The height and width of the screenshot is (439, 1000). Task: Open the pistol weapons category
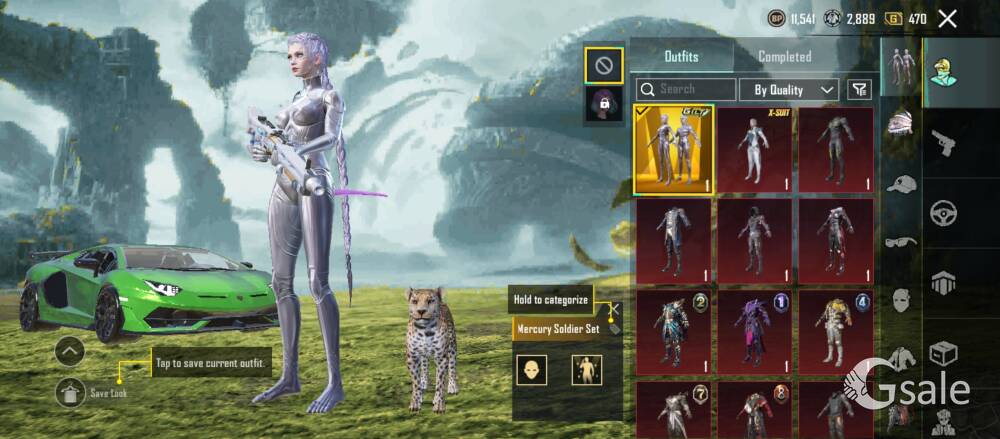[x=943, y=143]
